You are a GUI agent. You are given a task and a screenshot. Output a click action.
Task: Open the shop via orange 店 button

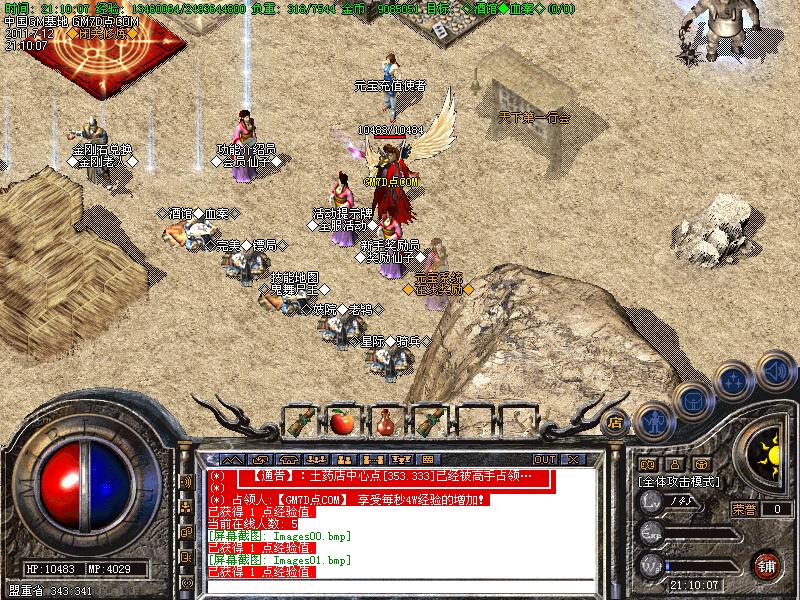click(616, 422)
